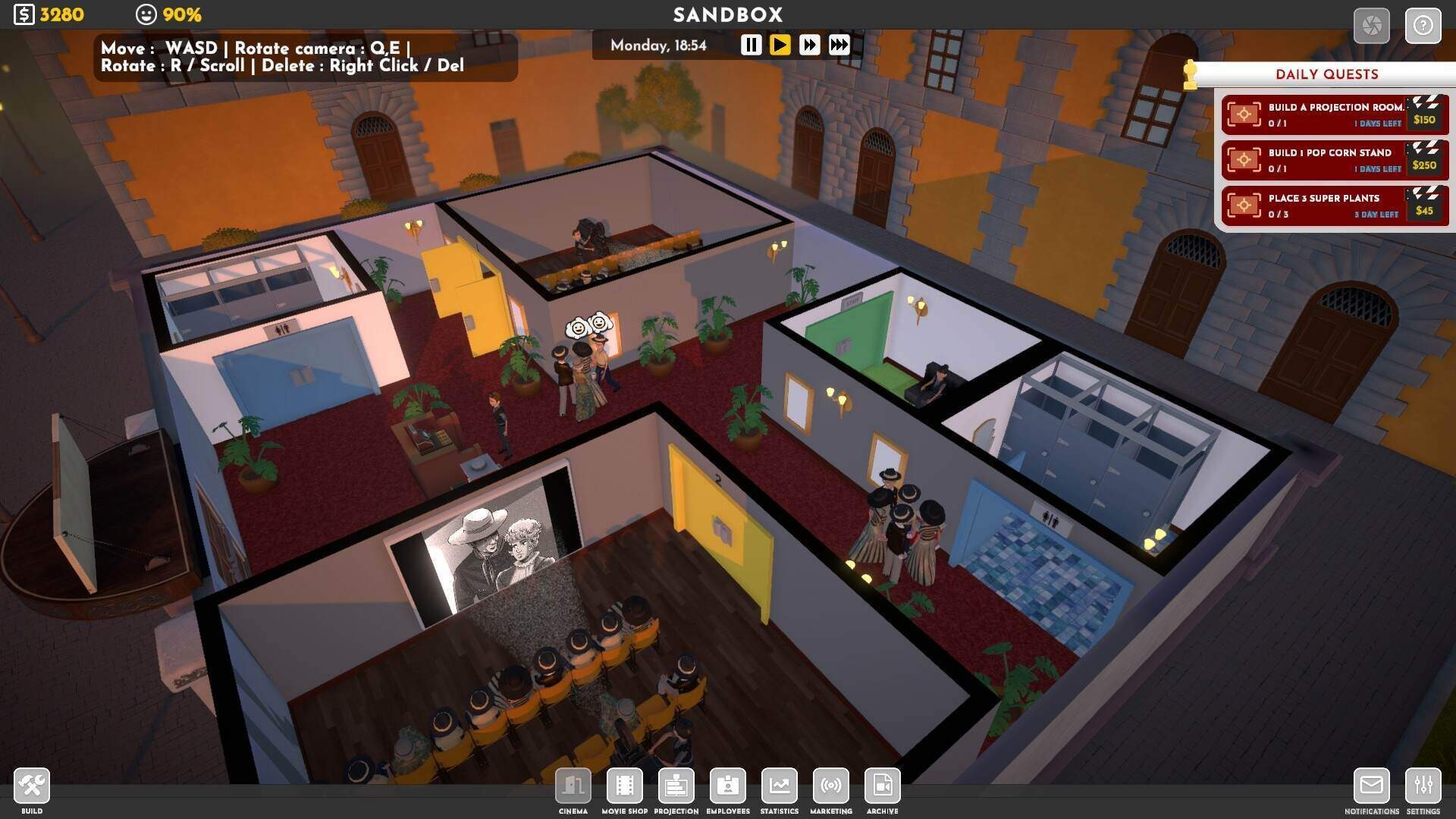Click the help question mark button
The width and height of the screenshot is (1456, 819).
coord(1423,27)
